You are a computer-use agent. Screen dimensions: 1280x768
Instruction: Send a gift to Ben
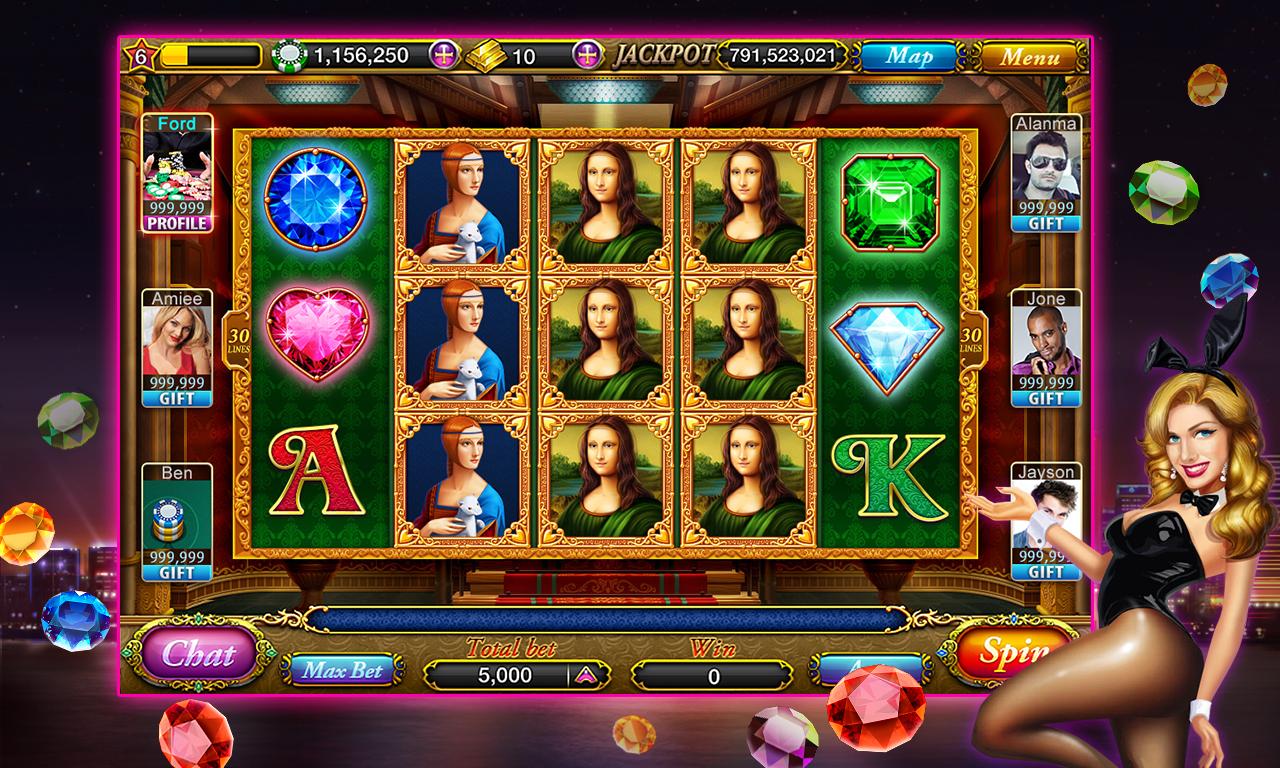(x=177, y=573)
